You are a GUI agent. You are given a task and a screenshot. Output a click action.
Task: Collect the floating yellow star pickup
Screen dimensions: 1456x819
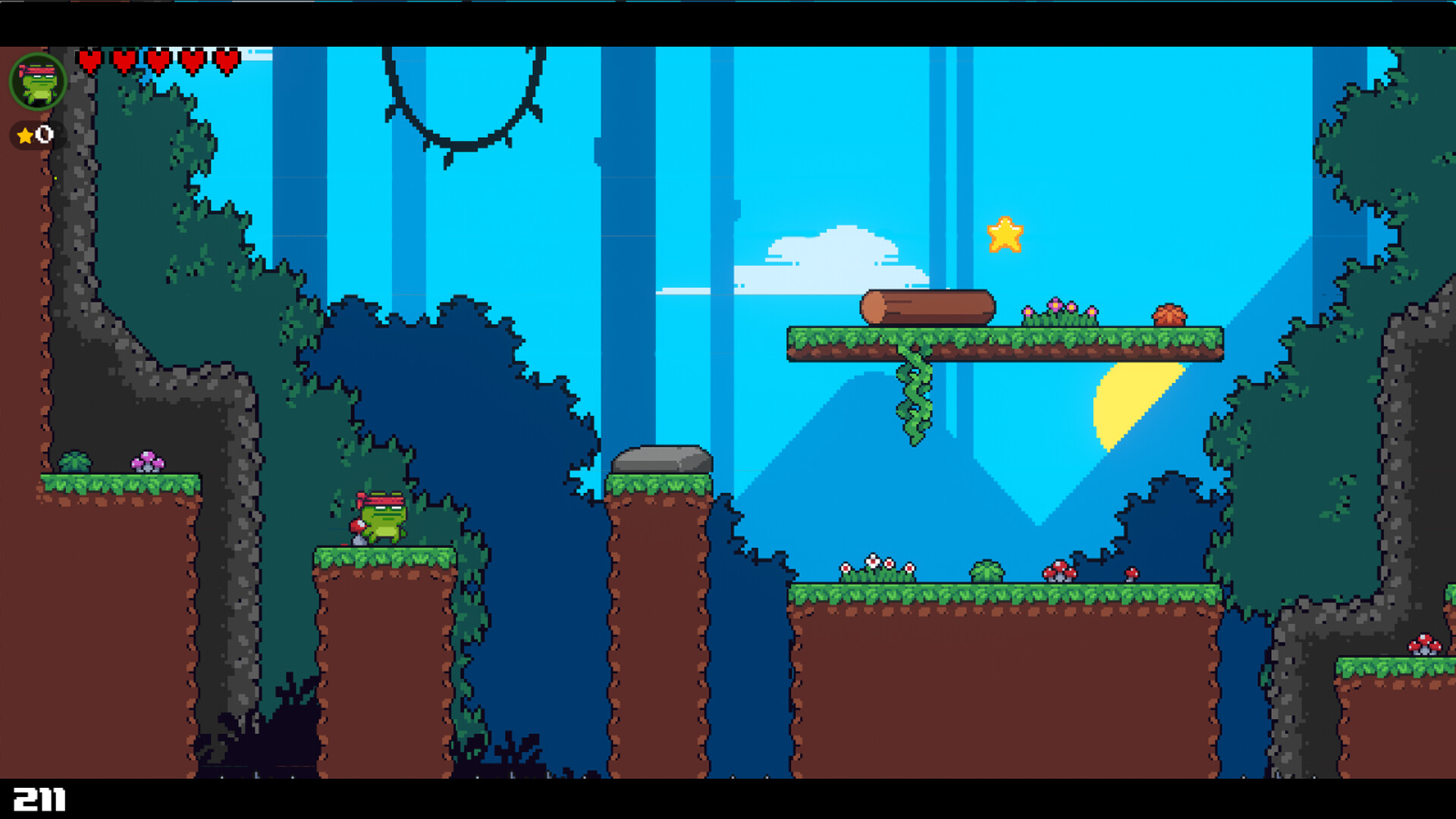(x=1006, y=235)
